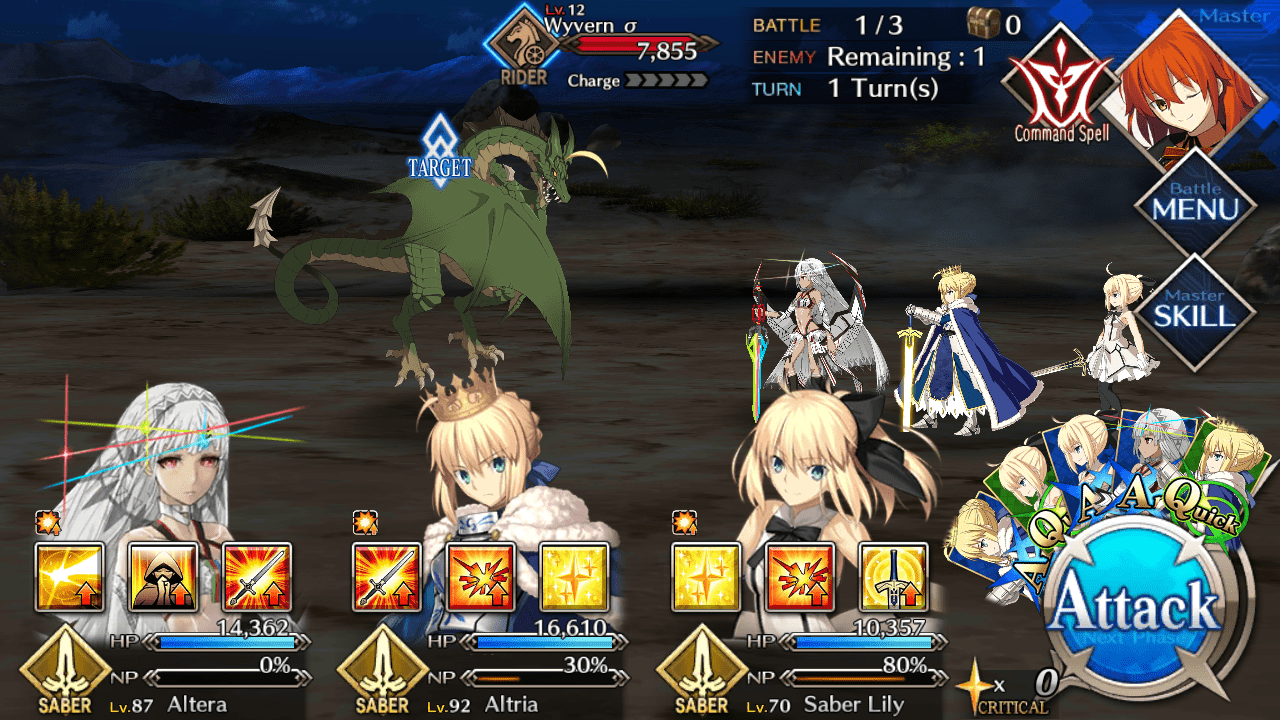Screen dimensions: 1280x720
Task: Use Saber Lily's red burst skill
Action: coord(800,577)
